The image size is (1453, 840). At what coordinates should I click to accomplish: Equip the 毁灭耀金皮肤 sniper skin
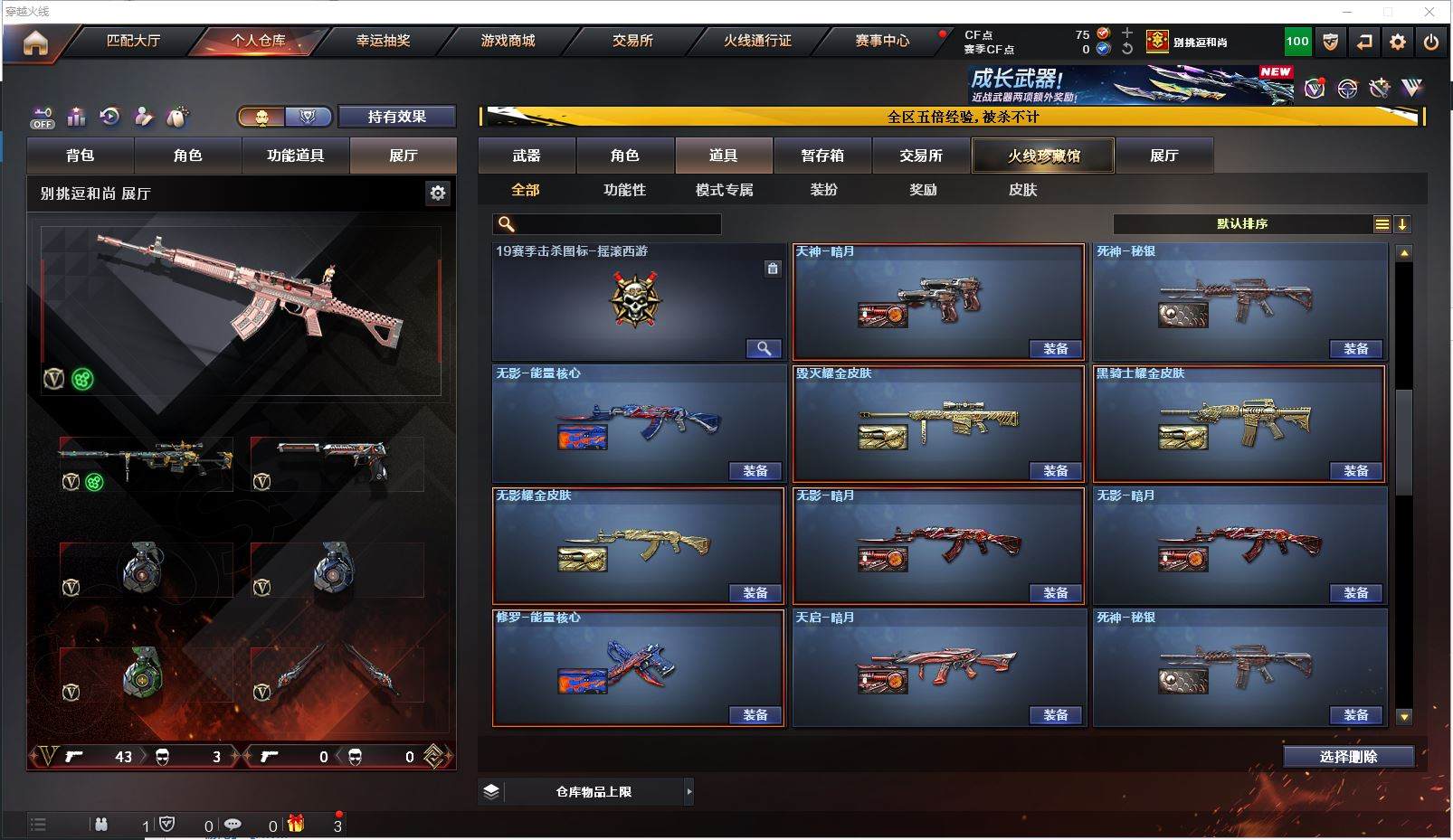point(1056,471)
